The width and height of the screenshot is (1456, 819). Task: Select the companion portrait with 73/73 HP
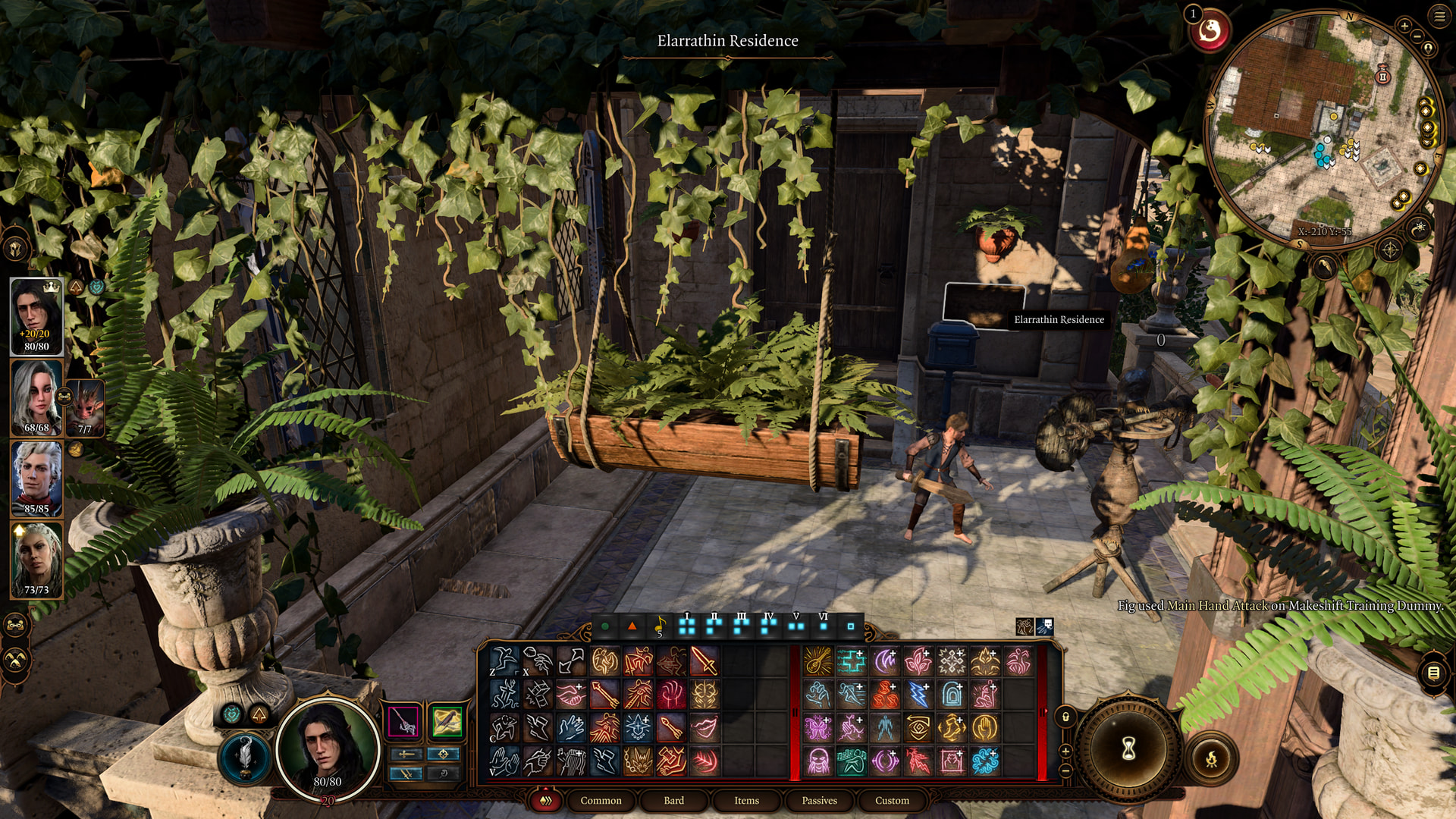(36, 560)
